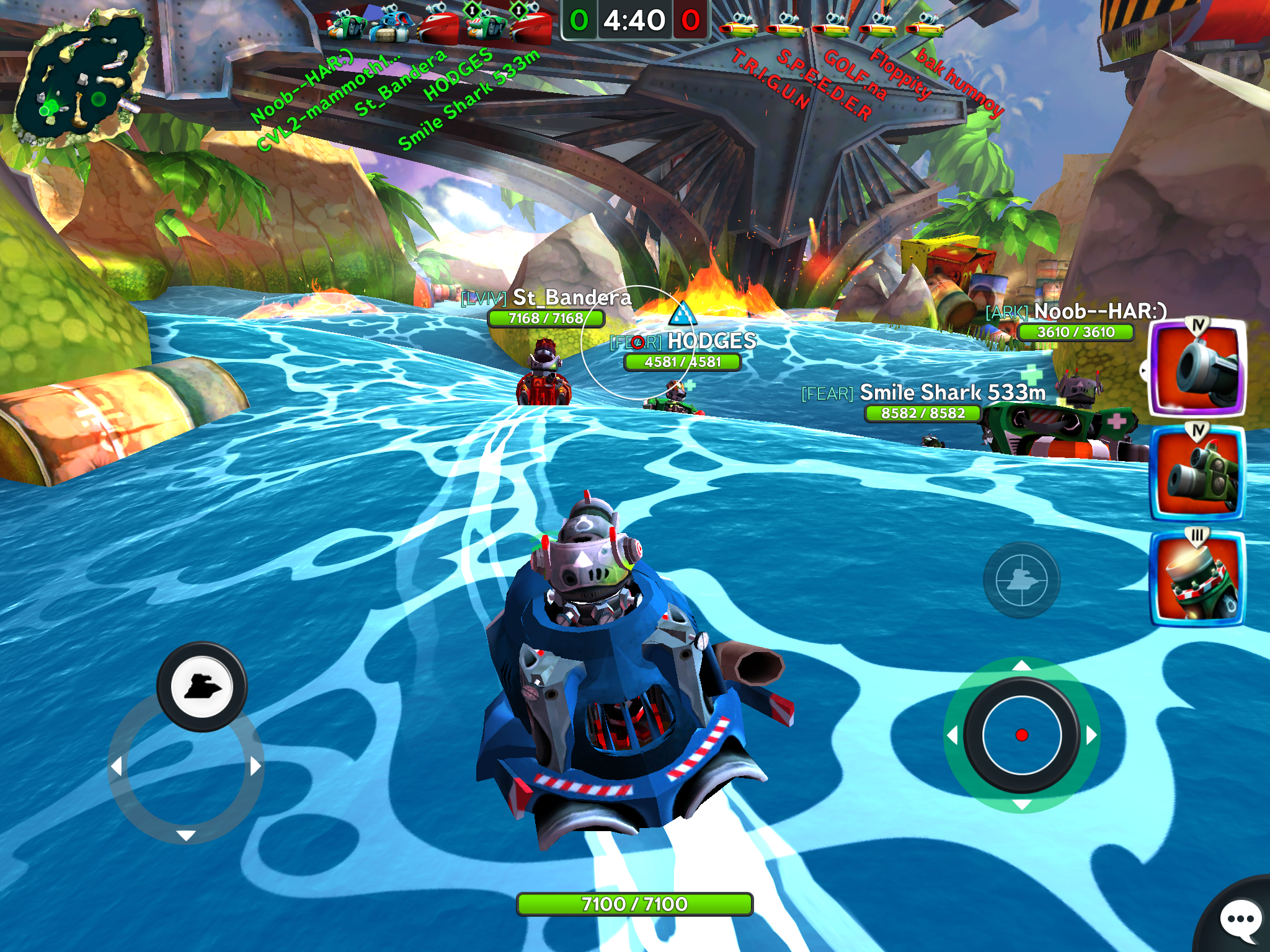Image resolution: width=1270 pixels, height=952 pixels.
Task: Steer left with the steering arrow
Action: click(x=116, y=767)
